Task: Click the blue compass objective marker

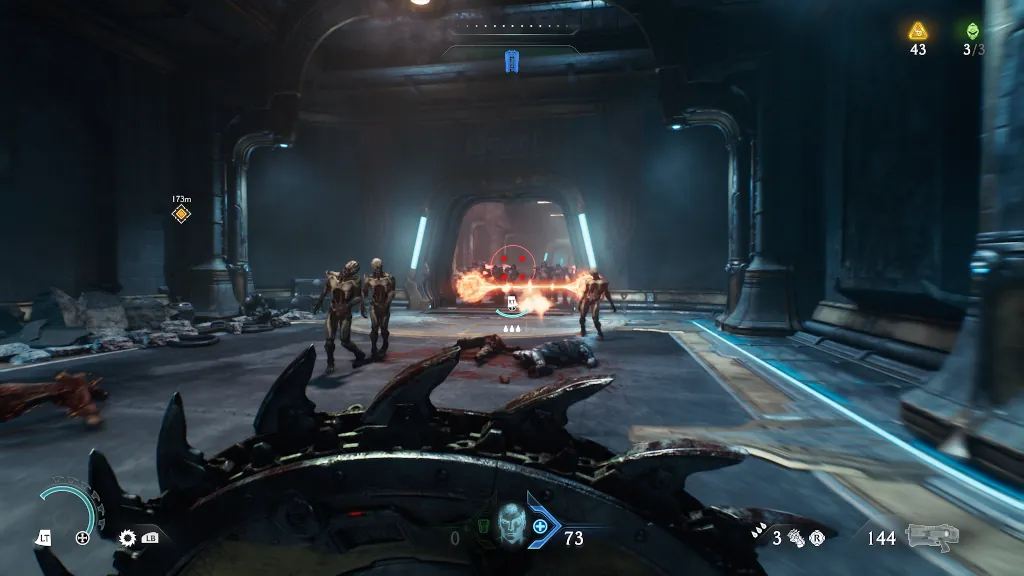Action: pyautogui.click(x=512, y=62)
